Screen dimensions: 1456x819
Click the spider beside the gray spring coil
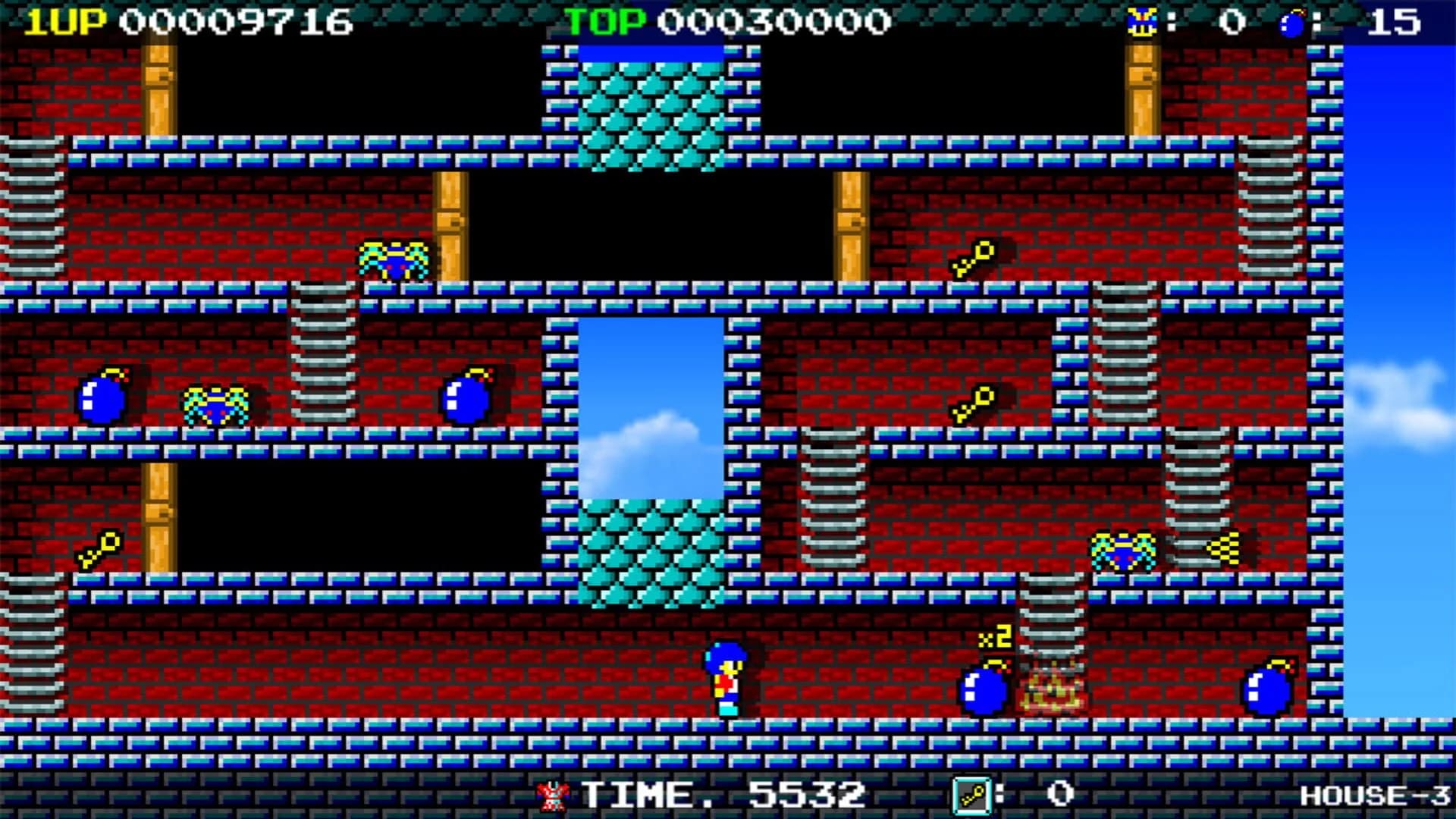(x=216, y=406)
